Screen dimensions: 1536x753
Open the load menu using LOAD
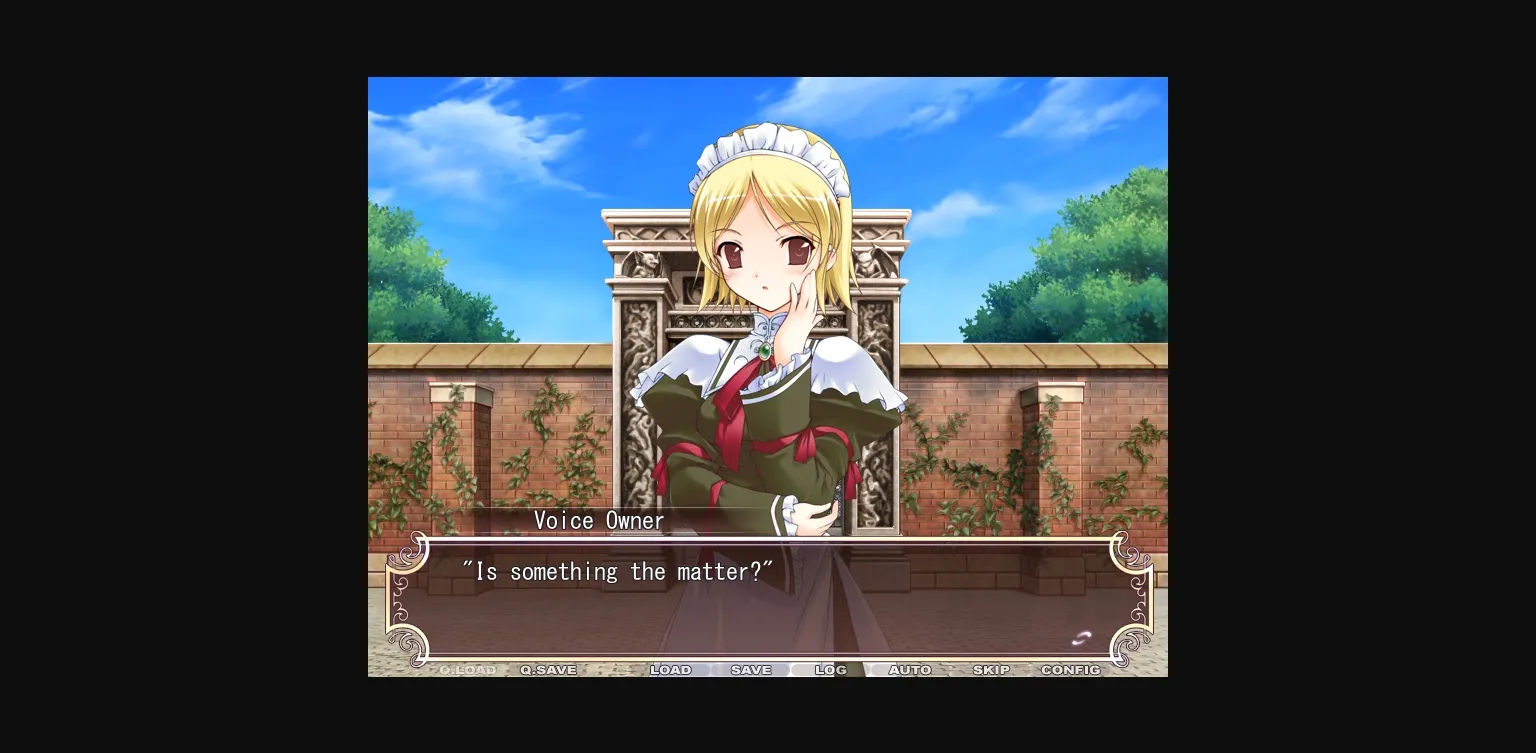(671, 670)
